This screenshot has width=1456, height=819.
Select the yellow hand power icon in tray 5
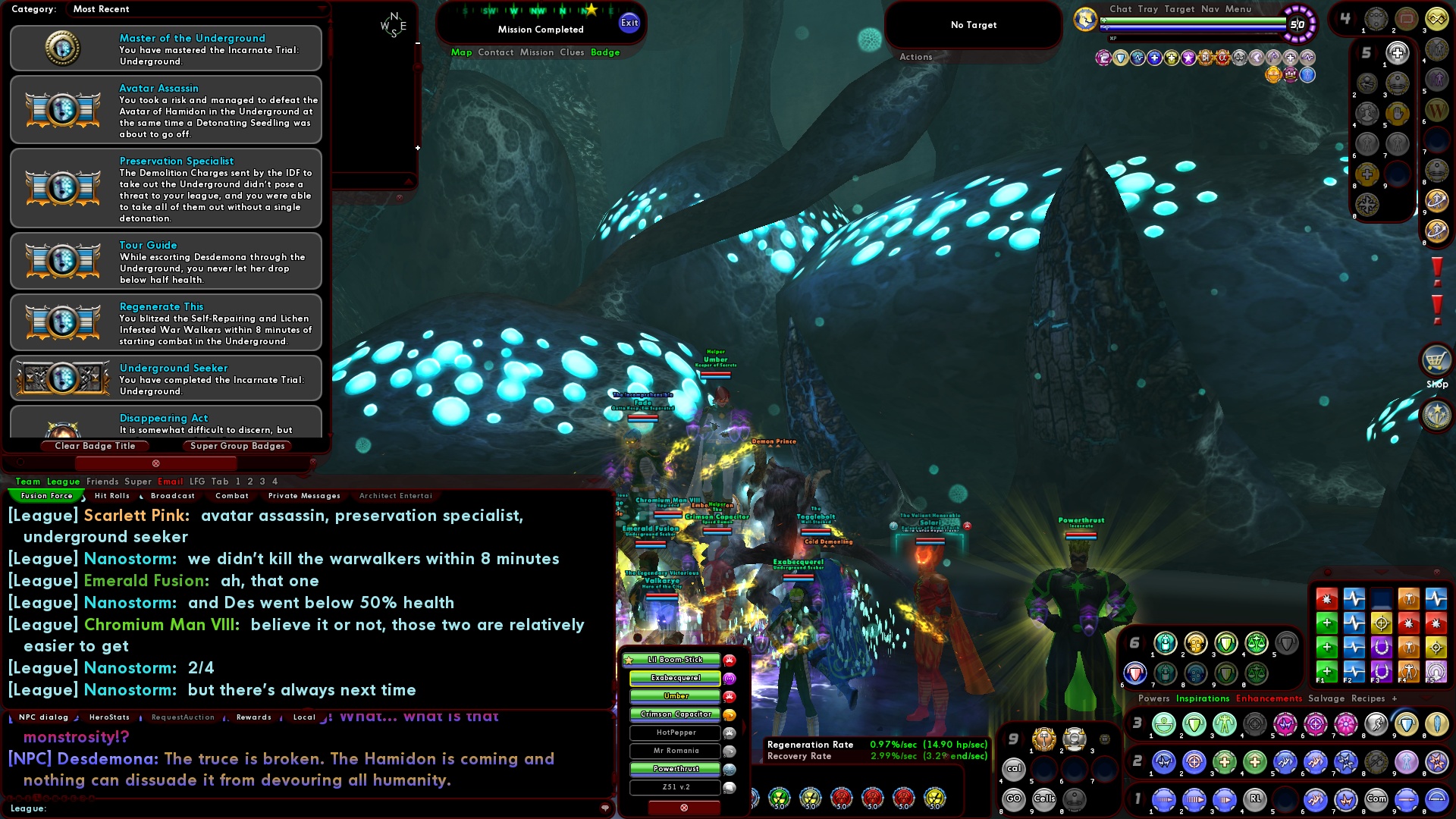point(1396,113)
